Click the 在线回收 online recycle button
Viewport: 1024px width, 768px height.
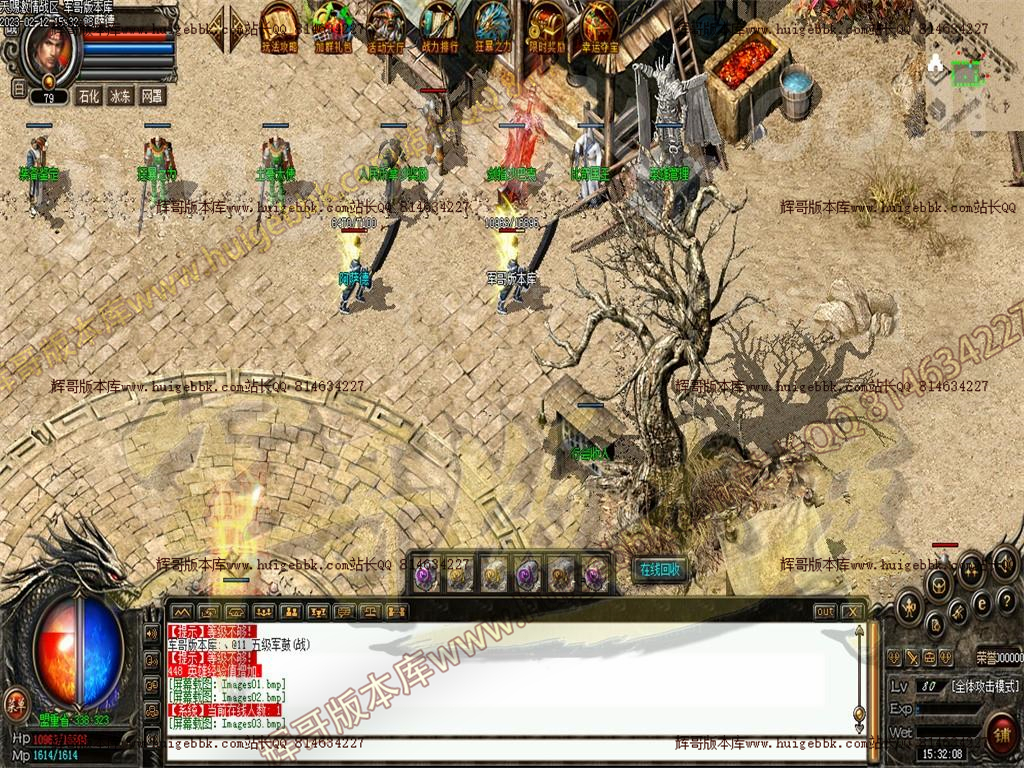(660, 569)
